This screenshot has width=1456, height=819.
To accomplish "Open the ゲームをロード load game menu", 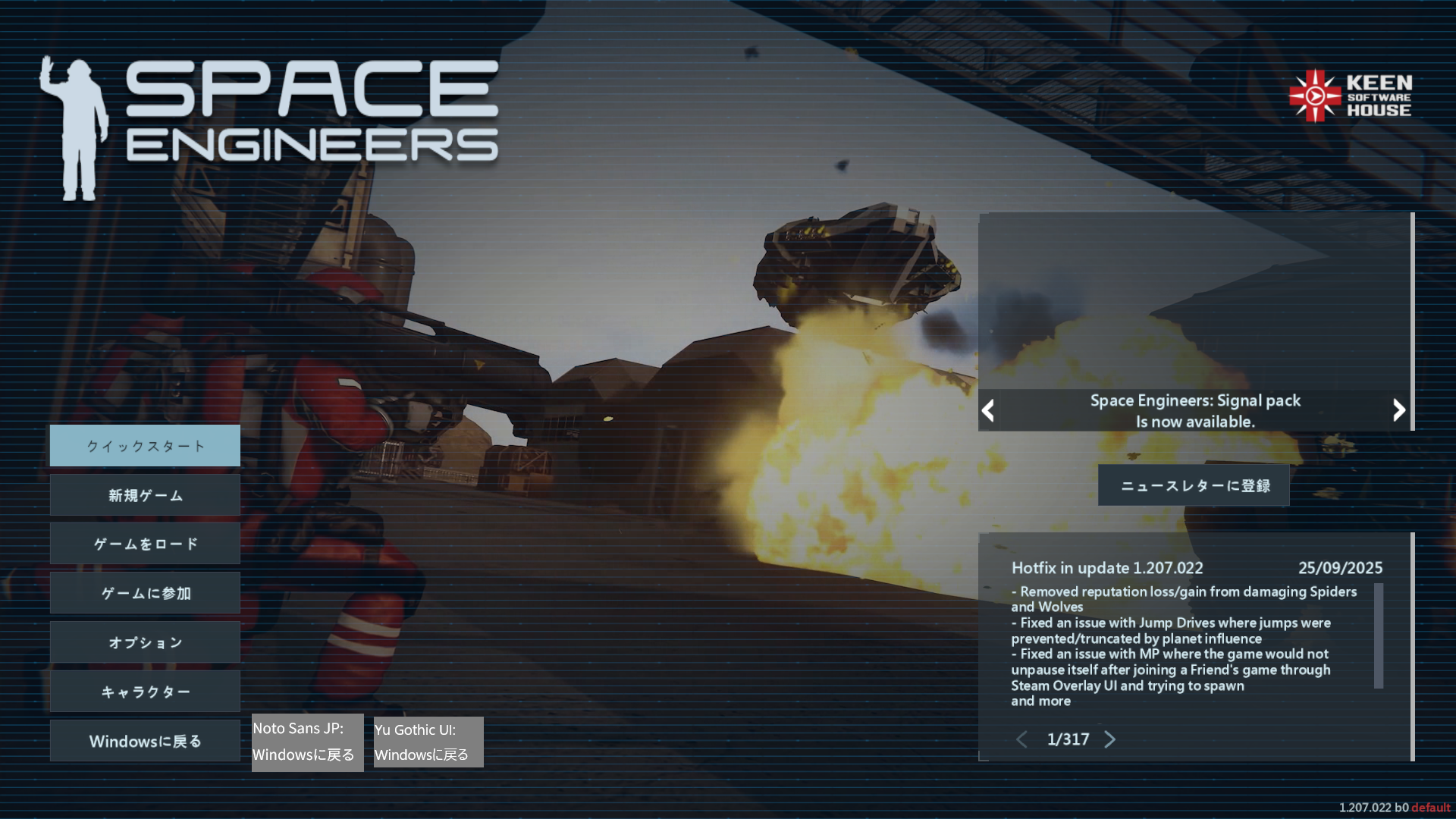I will coord(145,544).
